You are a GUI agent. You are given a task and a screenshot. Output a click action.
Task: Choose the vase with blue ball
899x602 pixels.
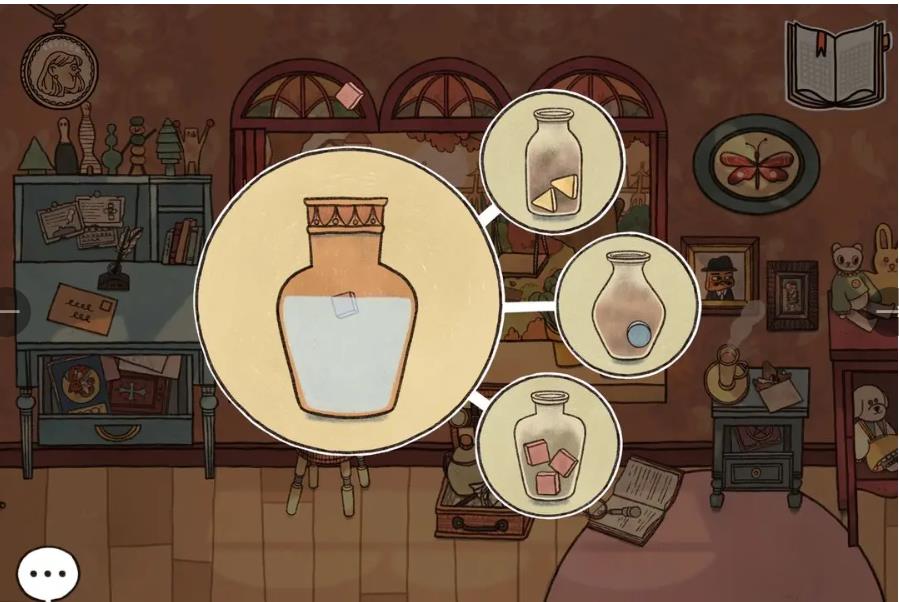[x=626, y=305]
